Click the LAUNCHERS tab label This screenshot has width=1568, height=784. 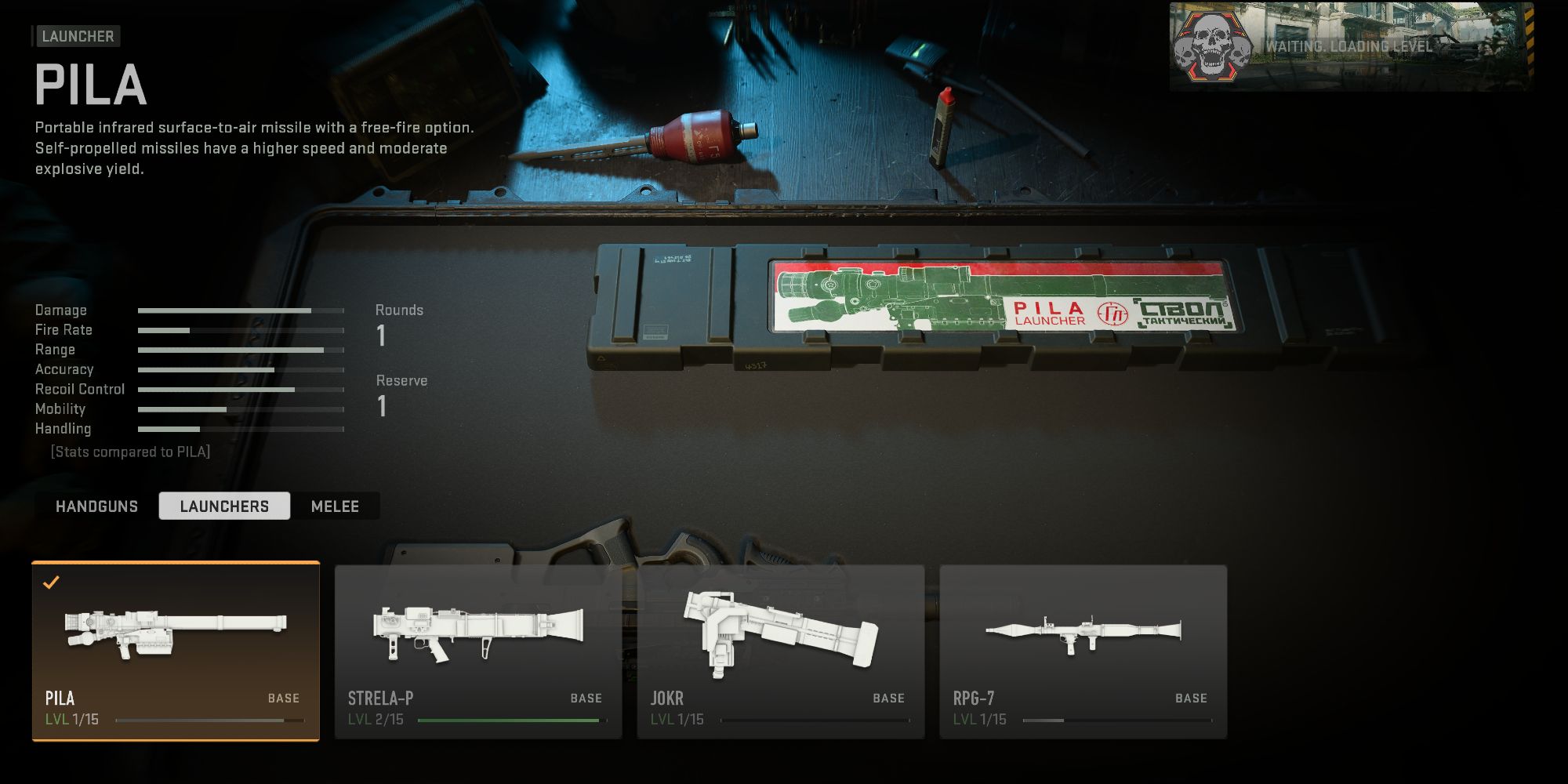224,506
